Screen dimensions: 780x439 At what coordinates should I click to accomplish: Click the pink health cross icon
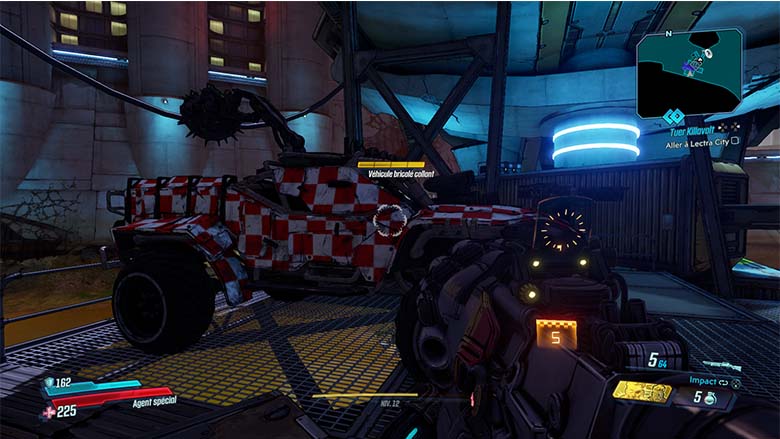coord(50,410)
